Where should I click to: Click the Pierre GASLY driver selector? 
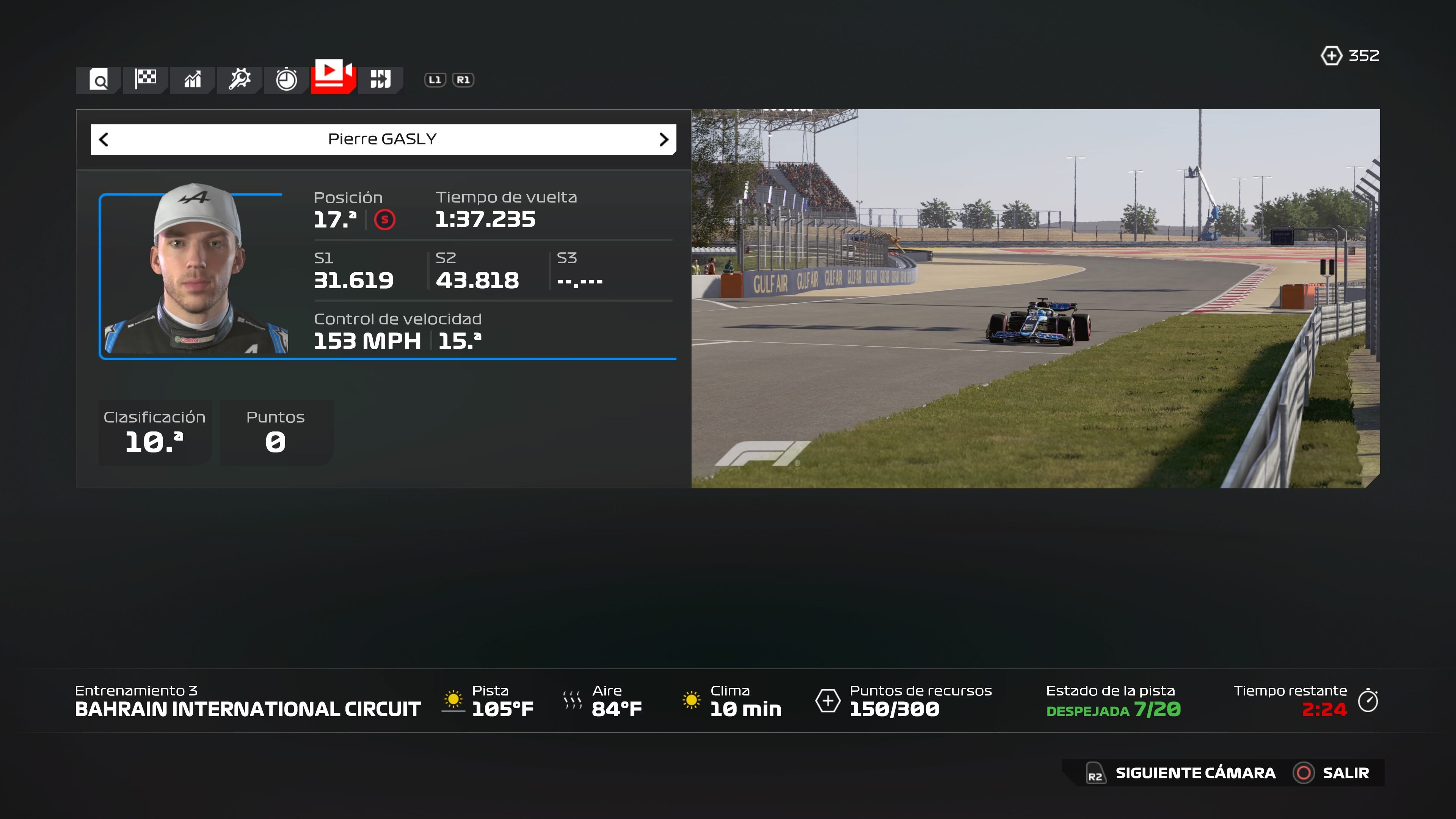pos(383,140)
